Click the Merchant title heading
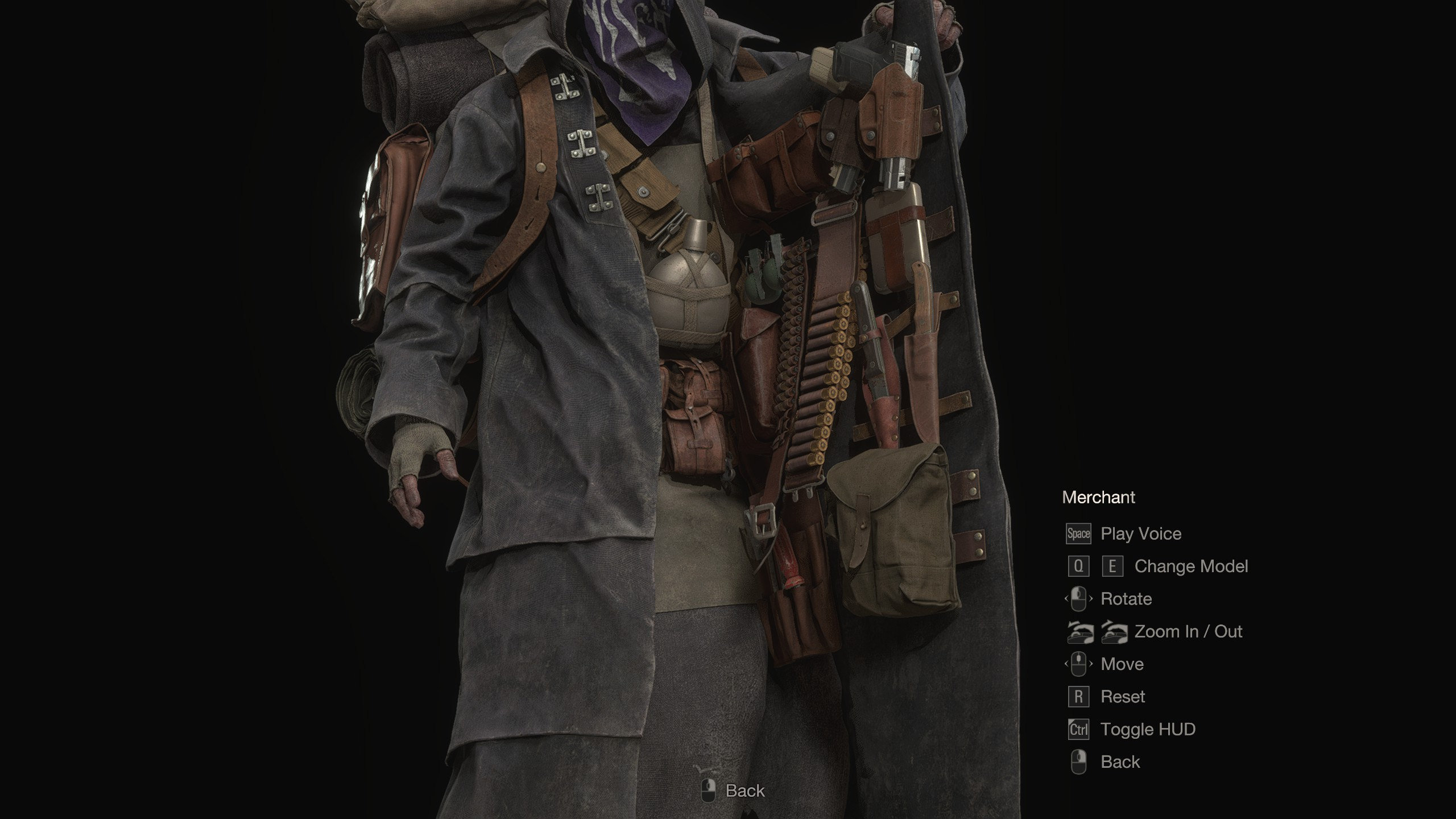Screen dimensions: 1456x819 (1098, 497)
